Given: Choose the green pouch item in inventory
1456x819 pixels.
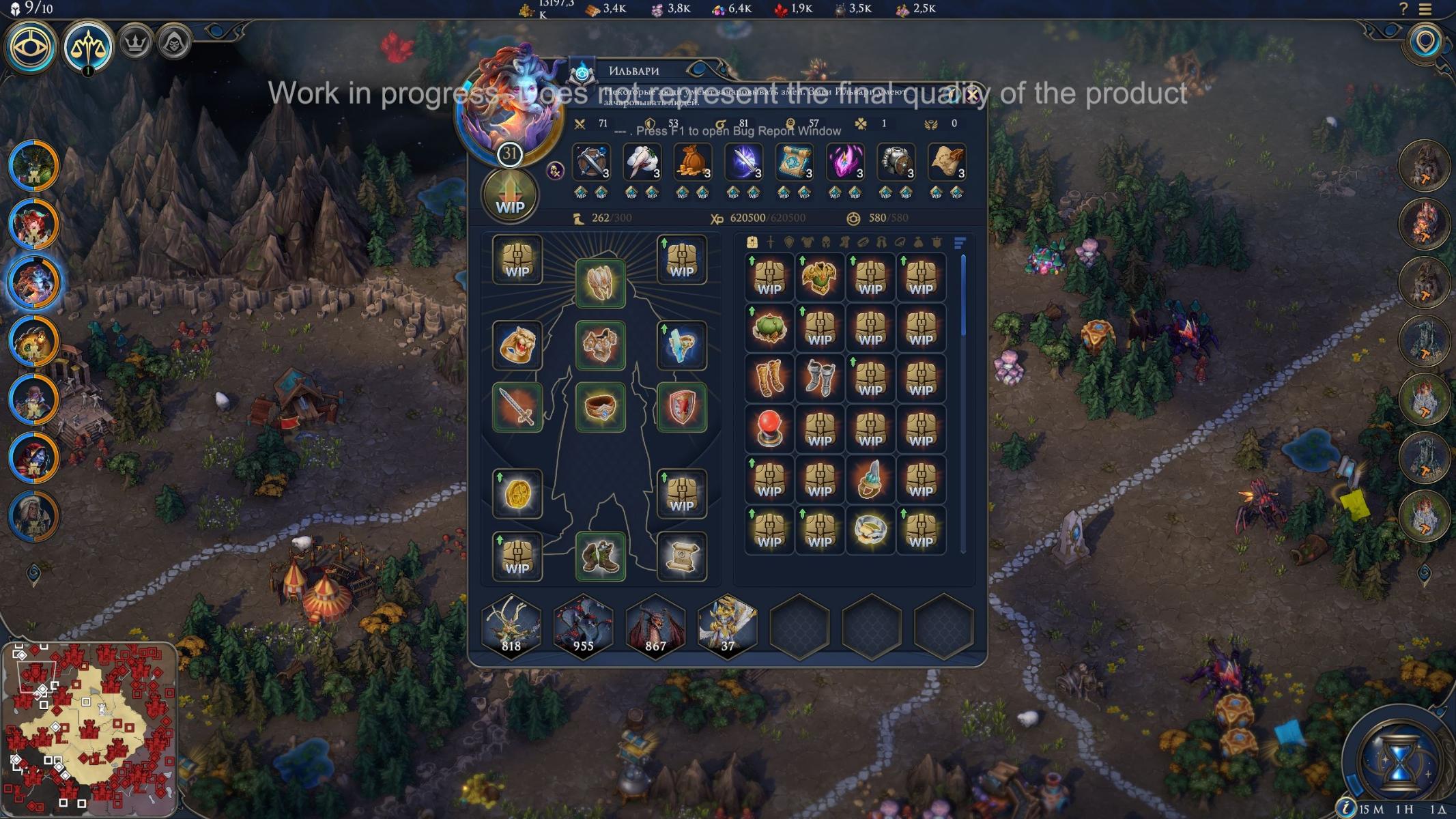Looking at the screenshot, I should 769,328.
